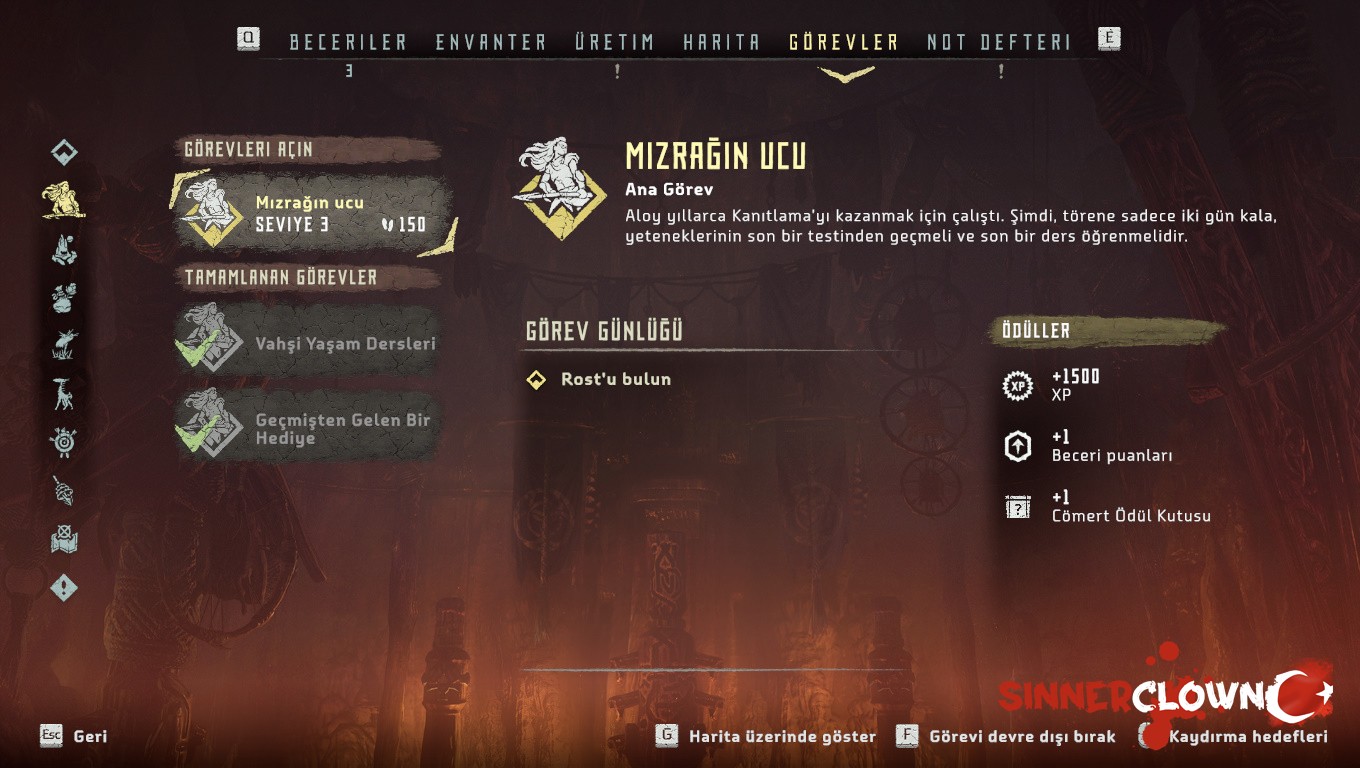Viewport: 1360px width, 768px height.
Task: Select the Rost'u bulun objective
Action: (x=603, y=379)
